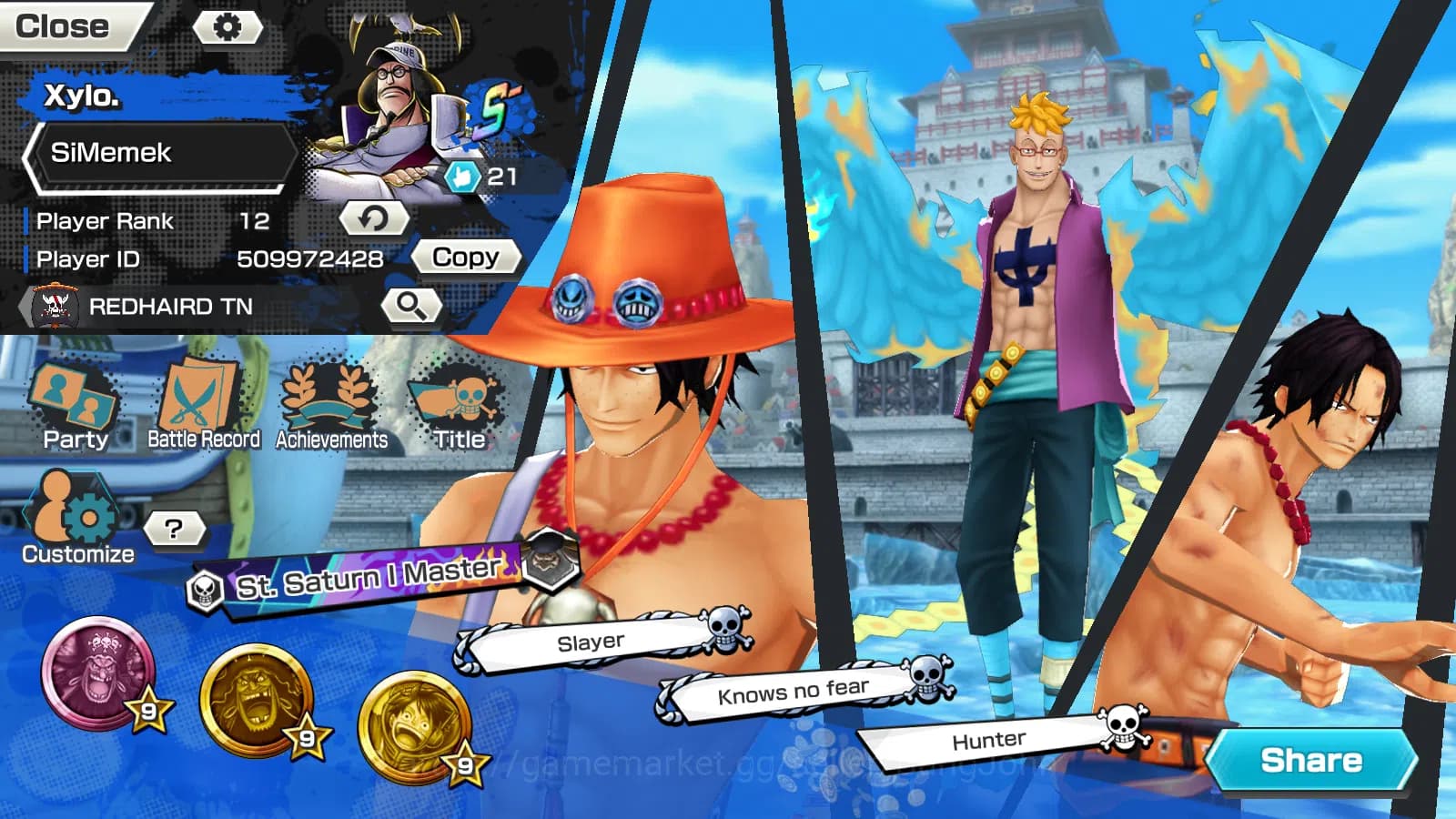Open the Customize menu
The height and width of the screenshot is (819, 1456).
point(73,507)
